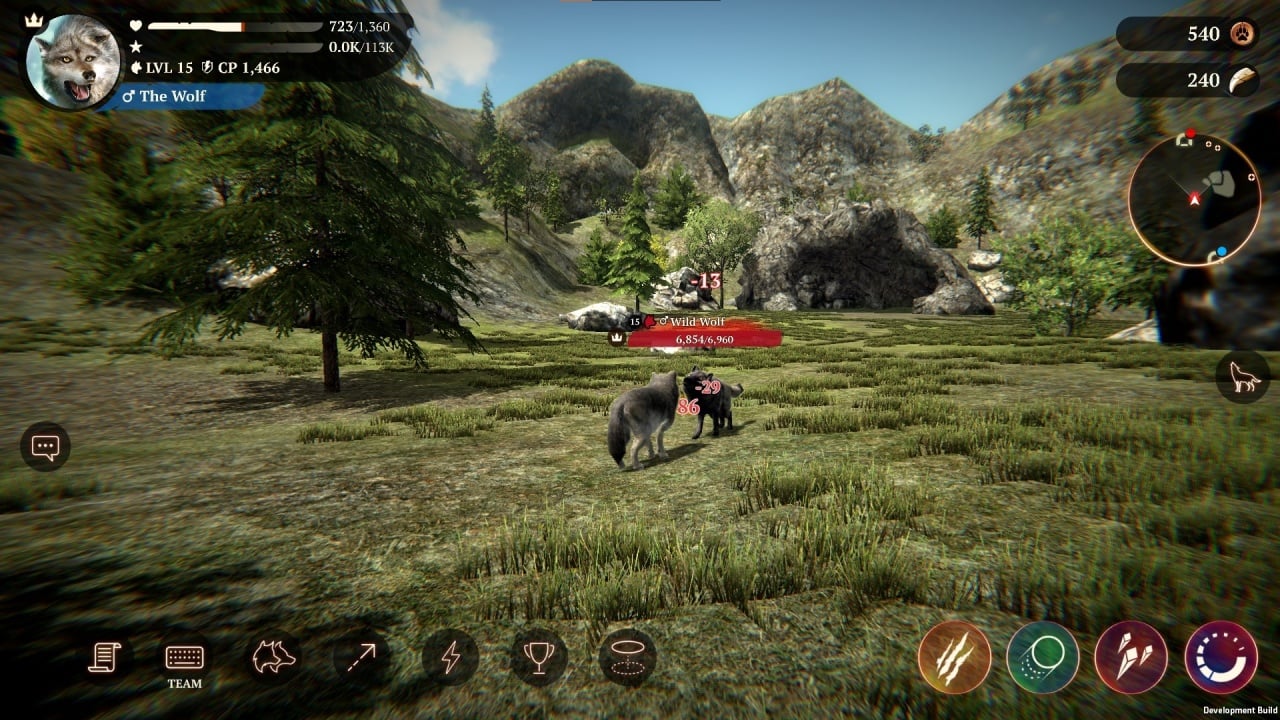Open the quest scroll icon
Image resolution: width=1280 pixels, height=720 pixels.
pyautogui.click(x=104, y=657)
